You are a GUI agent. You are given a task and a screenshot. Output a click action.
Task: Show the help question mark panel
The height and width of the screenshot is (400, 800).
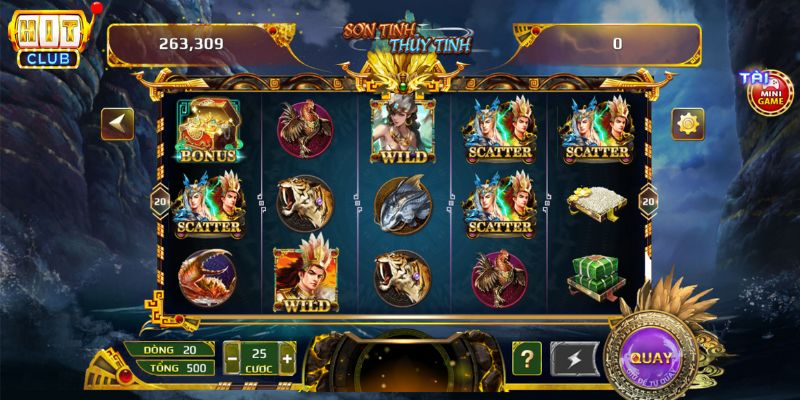[x=527, y=357]
